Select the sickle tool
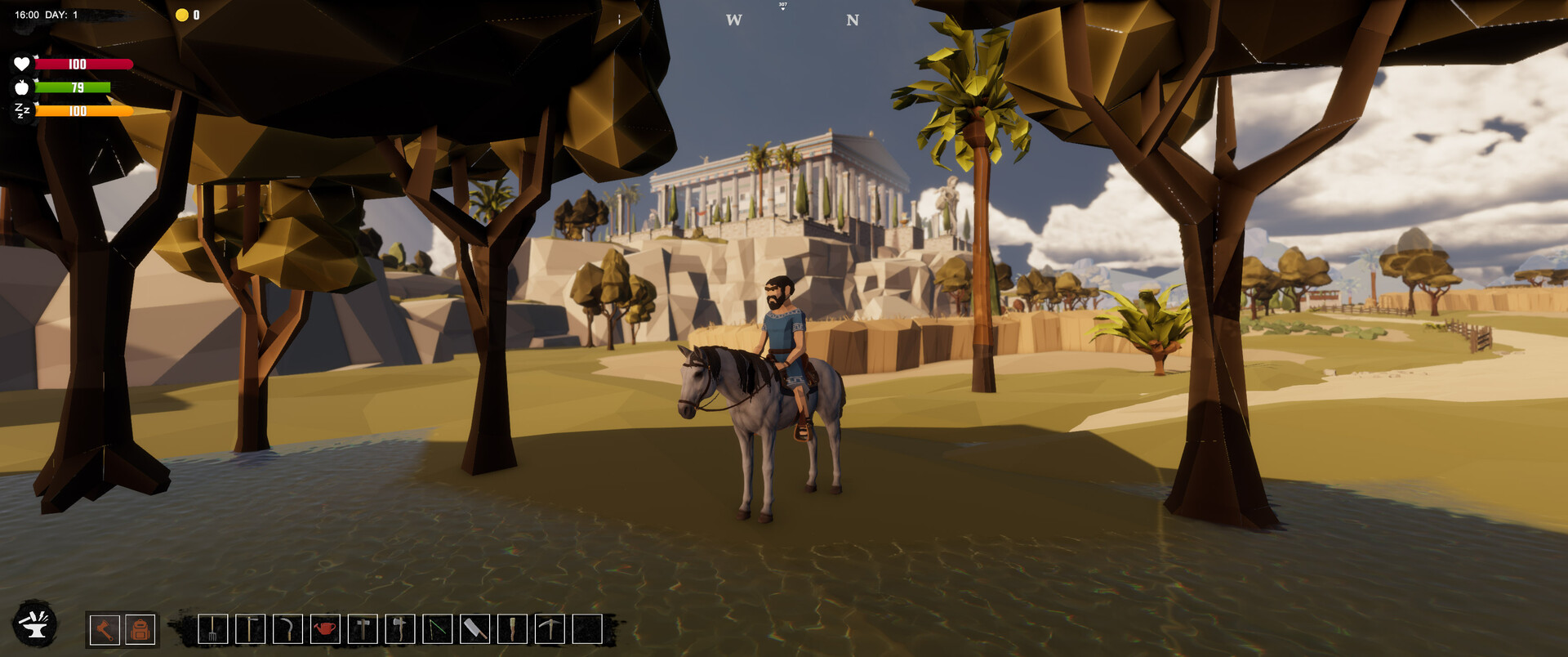The image size is (1568, 657). point(288,630)
